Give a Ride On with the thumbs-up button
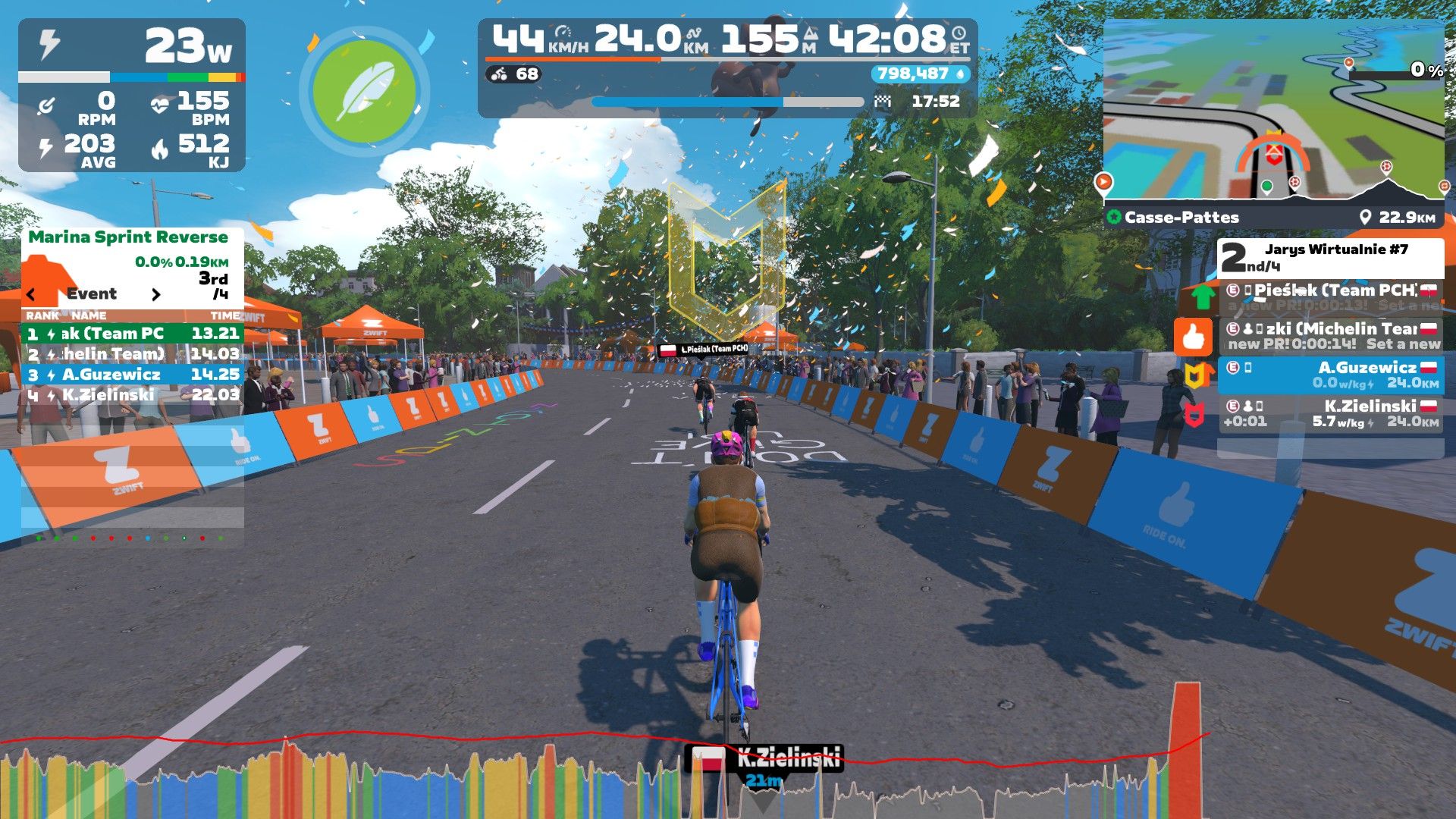The height and width of the screenshot is (819, 1456). tap(1193, 337)
